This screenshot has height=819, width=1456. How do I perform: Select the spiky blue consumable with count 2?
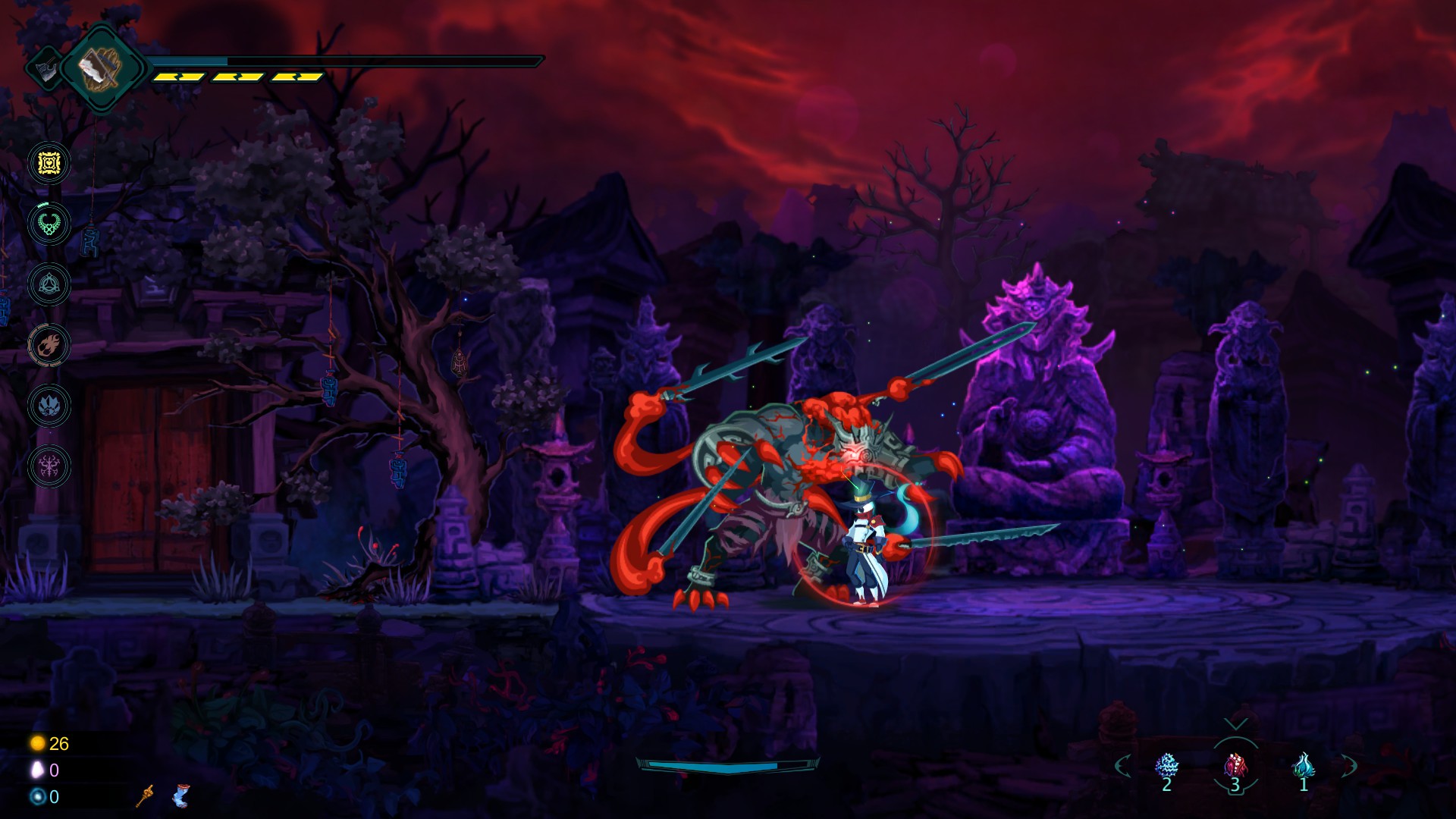(x=1166, y=766)
